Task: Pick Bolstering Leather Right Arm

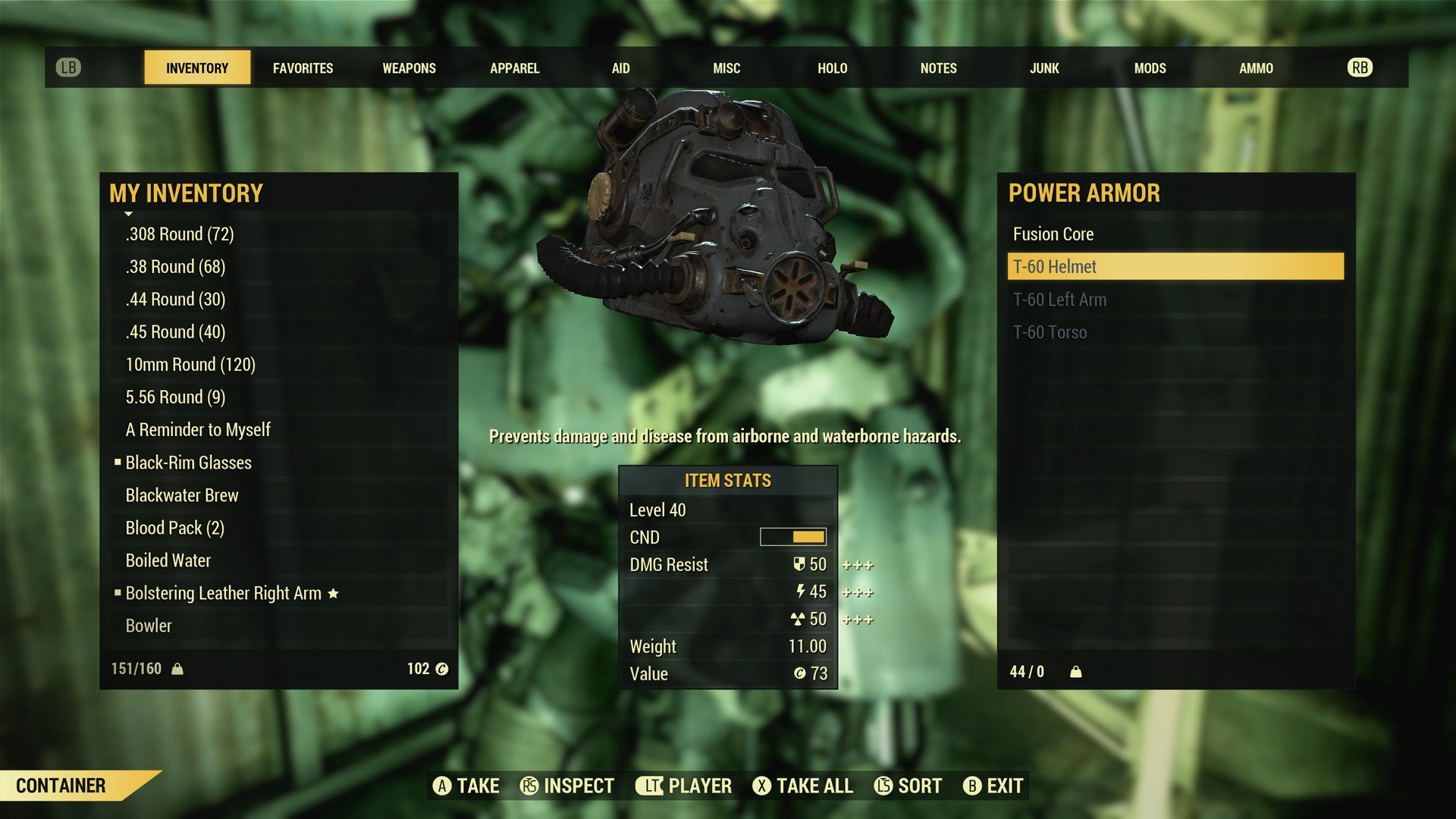Action: [x=224, y=593]
